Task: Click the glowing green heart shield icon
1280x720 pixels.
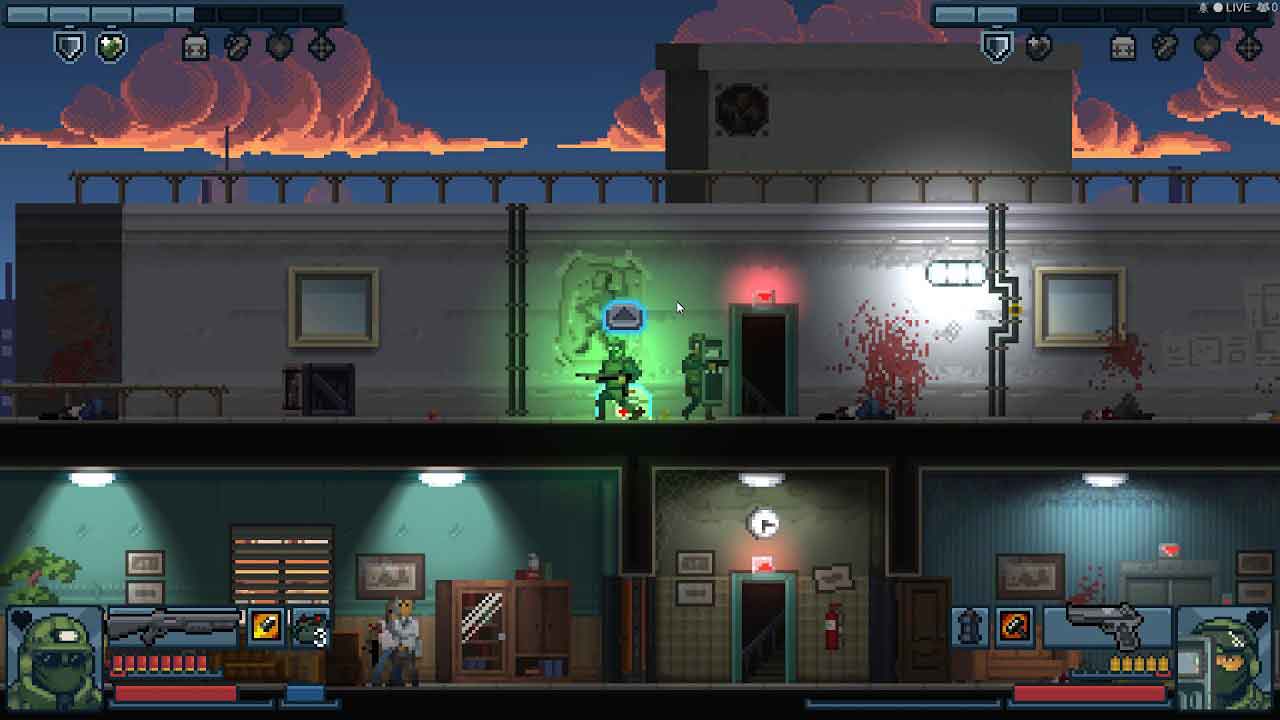Action: [x=111, y=46]
